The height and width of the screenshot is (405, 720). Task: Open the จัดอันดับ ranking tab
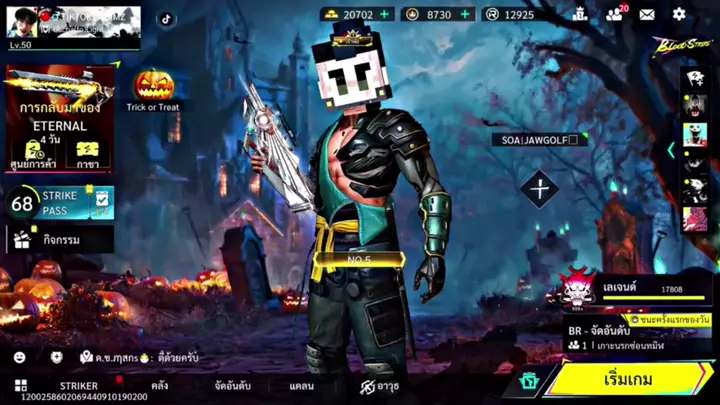(x=232, y=385)
